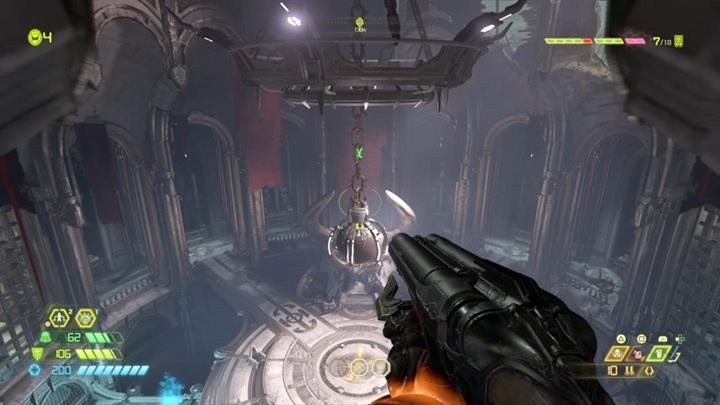Viewport: 720px width, 405px height.
Task: Click the dash charges hexagon icon
Action: tap(60, 318)
